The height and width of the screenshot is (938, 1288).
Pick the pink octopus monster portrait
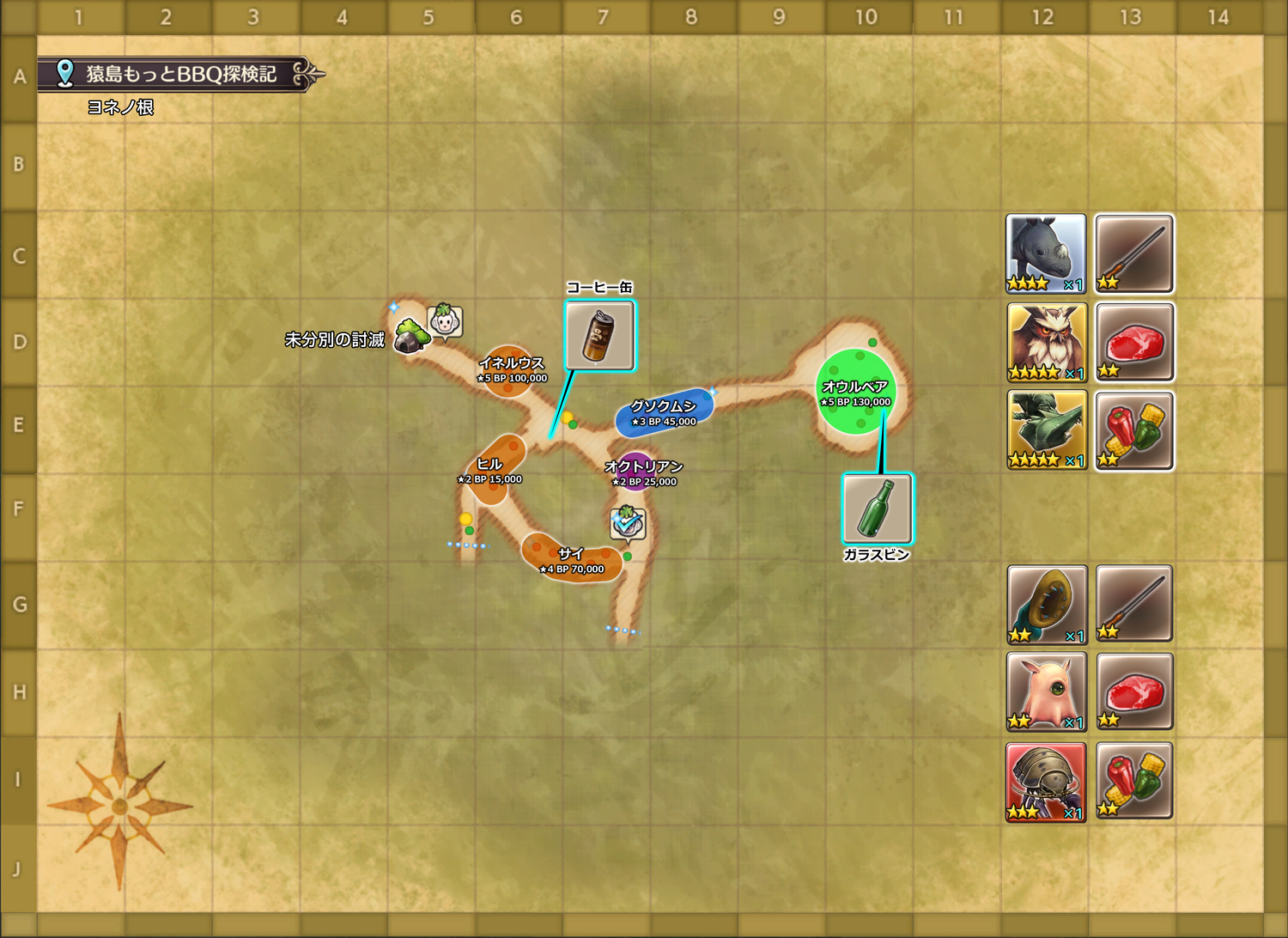point(1046,691)
